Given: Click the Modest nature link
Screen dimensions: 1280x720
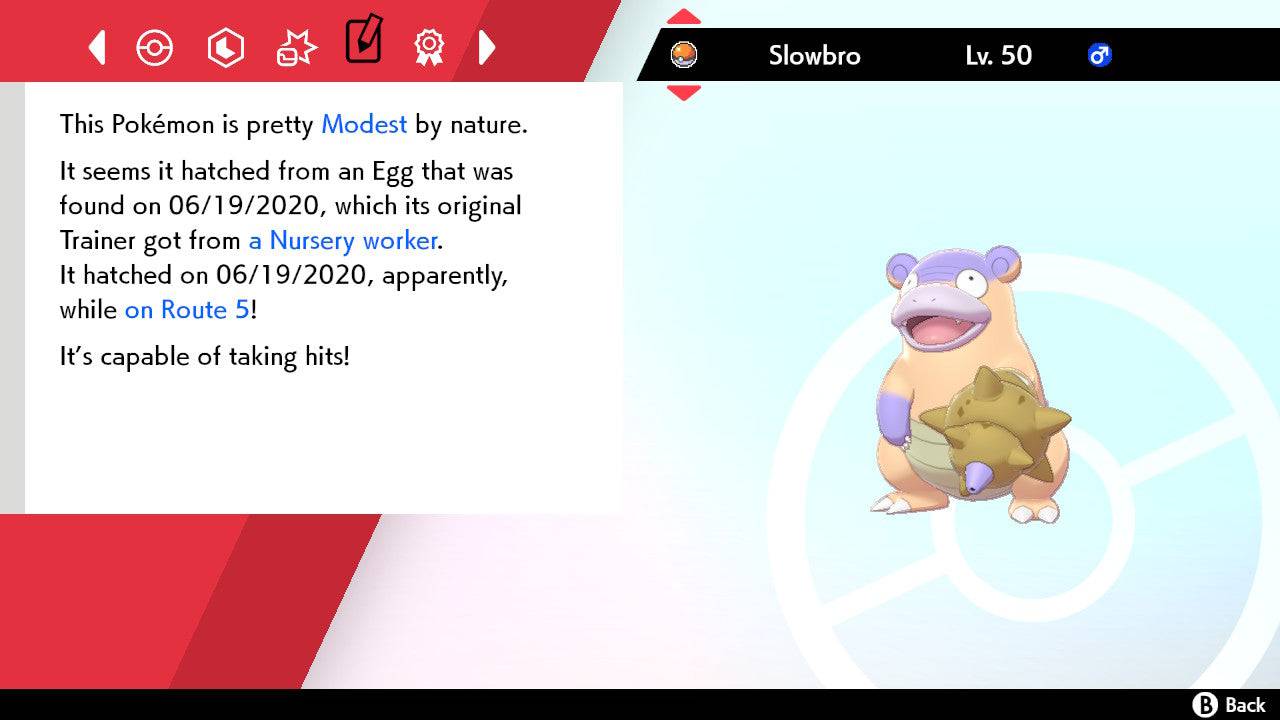Looking at the screenshot, I should coord(363,125).
